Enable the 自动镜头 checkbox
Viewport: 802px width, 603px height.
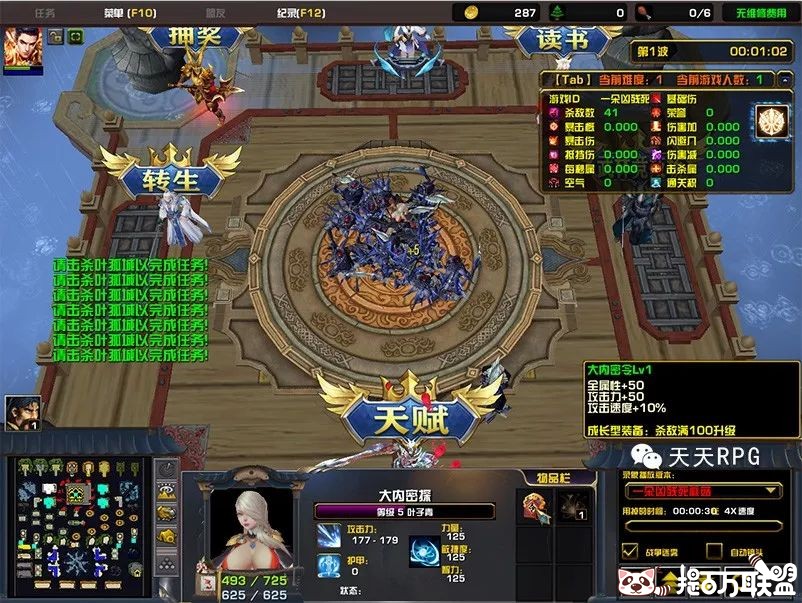[x=714, y=550]
